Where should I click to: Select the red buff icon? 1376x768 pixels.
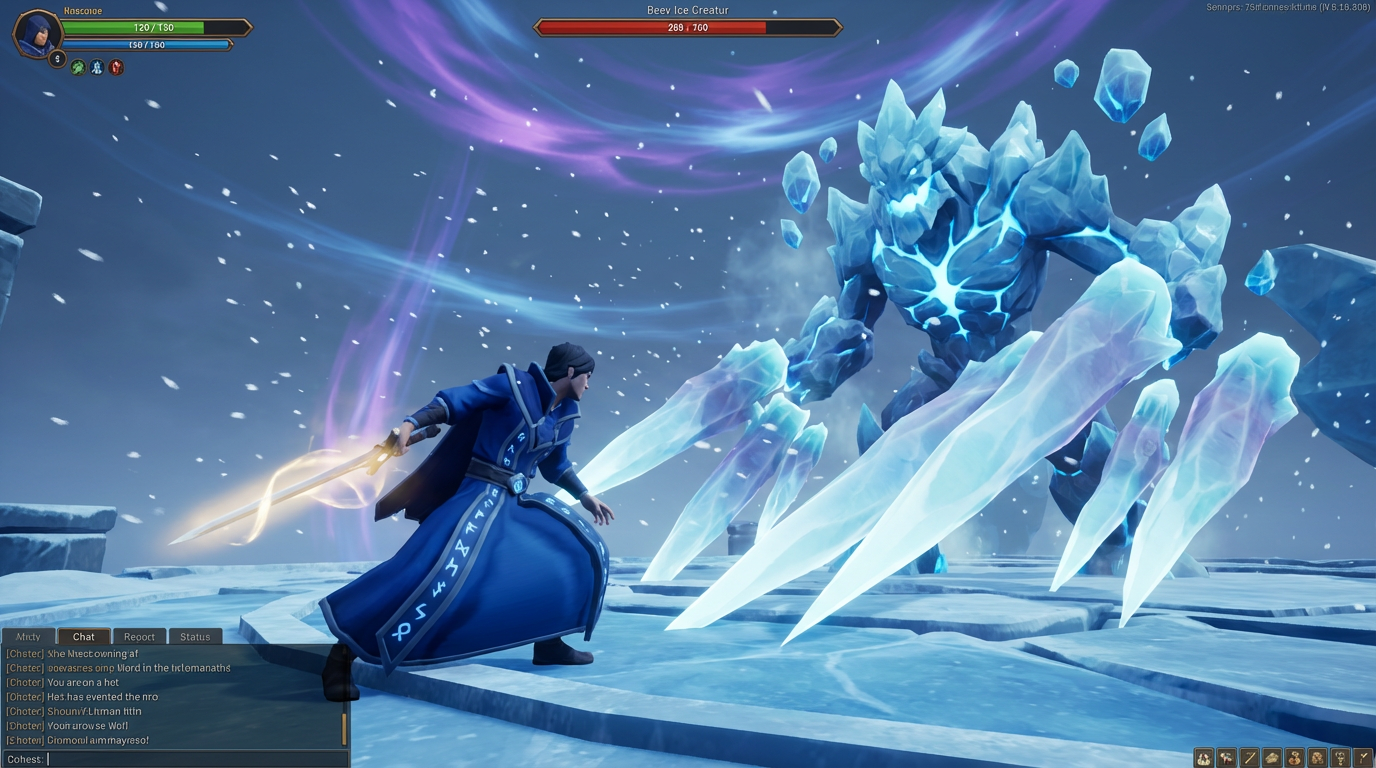[x=116, y=68]
